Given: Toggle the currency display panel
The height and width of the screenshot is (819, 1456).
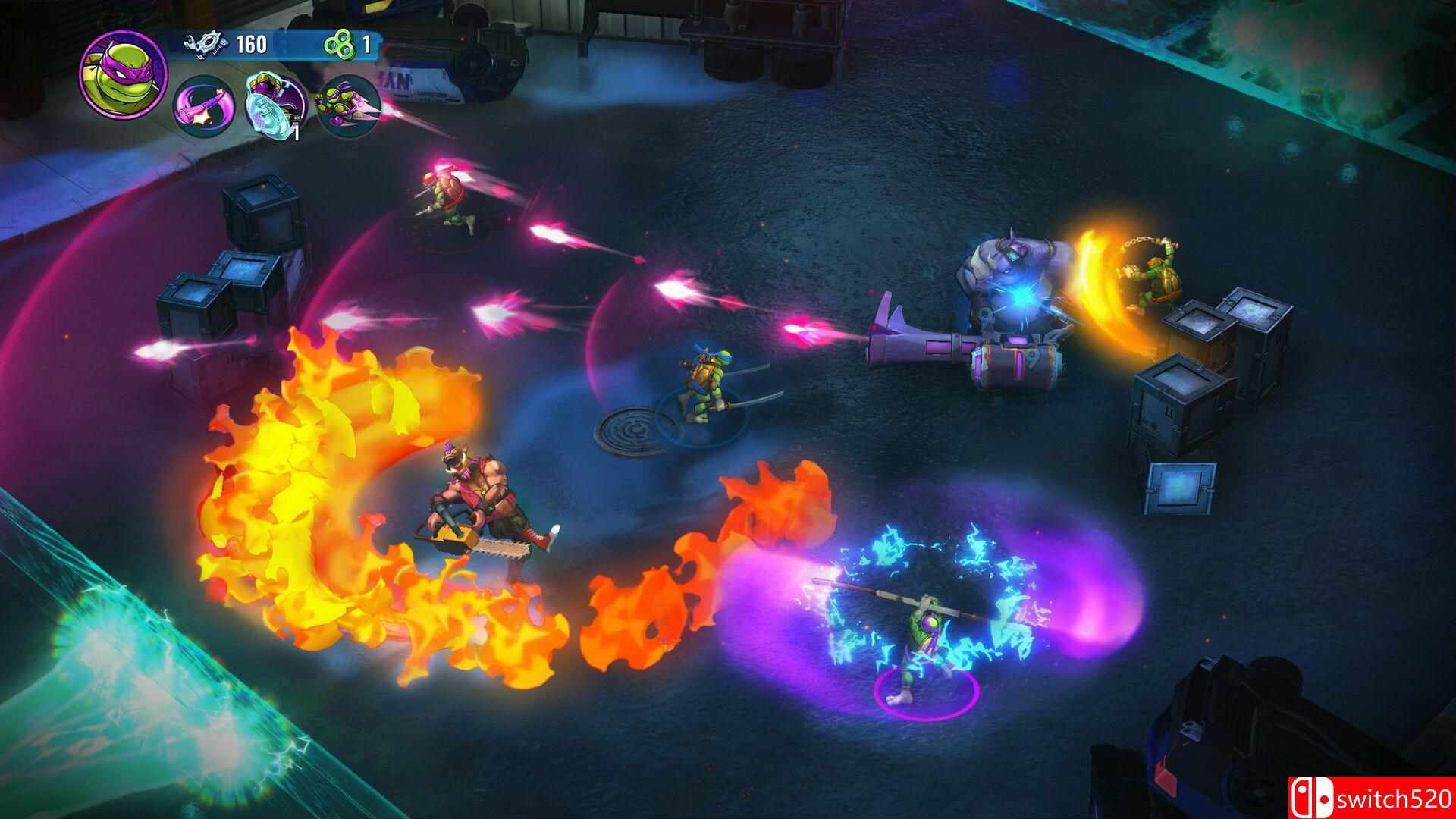Looking at the screenshot, I should (281, 43).
